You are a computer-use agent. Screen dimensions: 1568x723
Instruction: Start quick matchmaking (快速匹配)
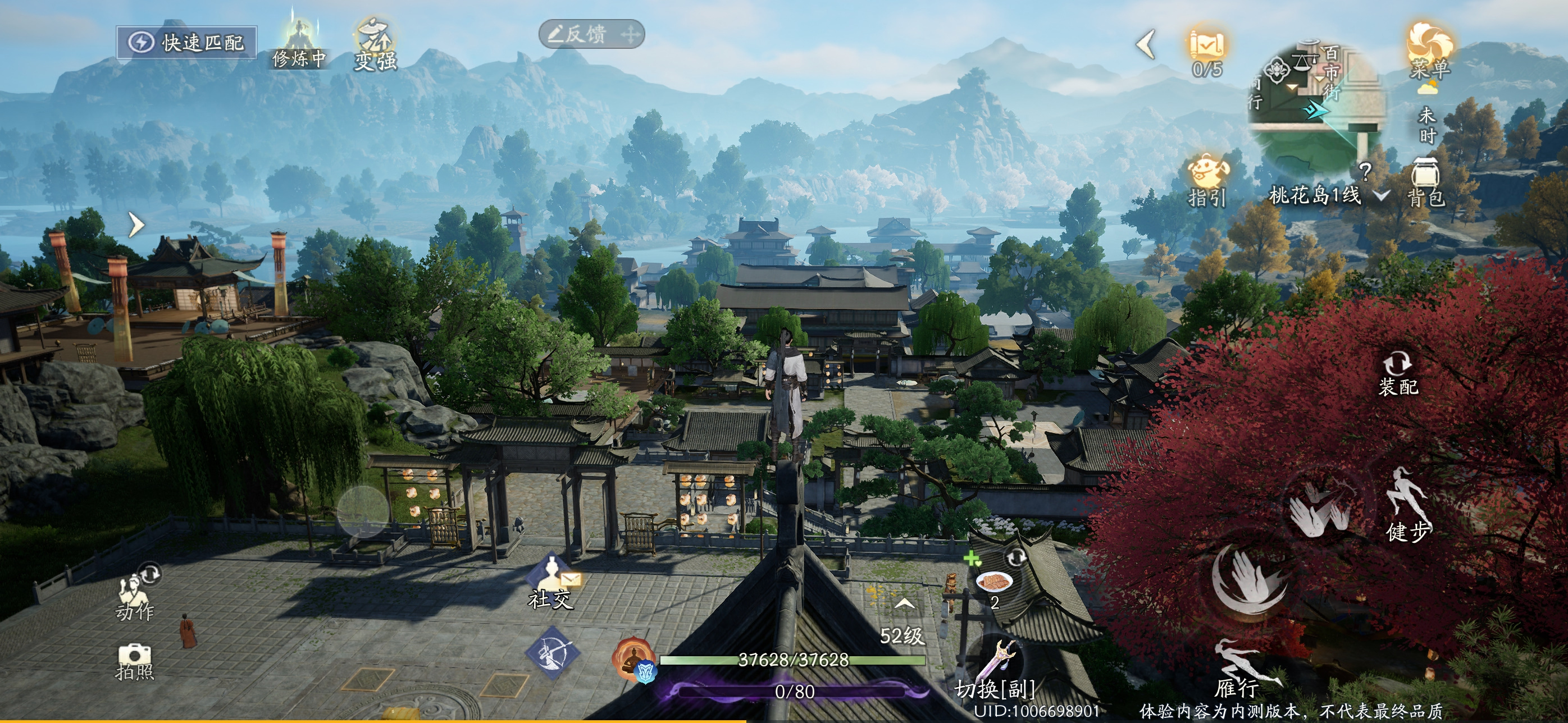[x=187, y=43]
